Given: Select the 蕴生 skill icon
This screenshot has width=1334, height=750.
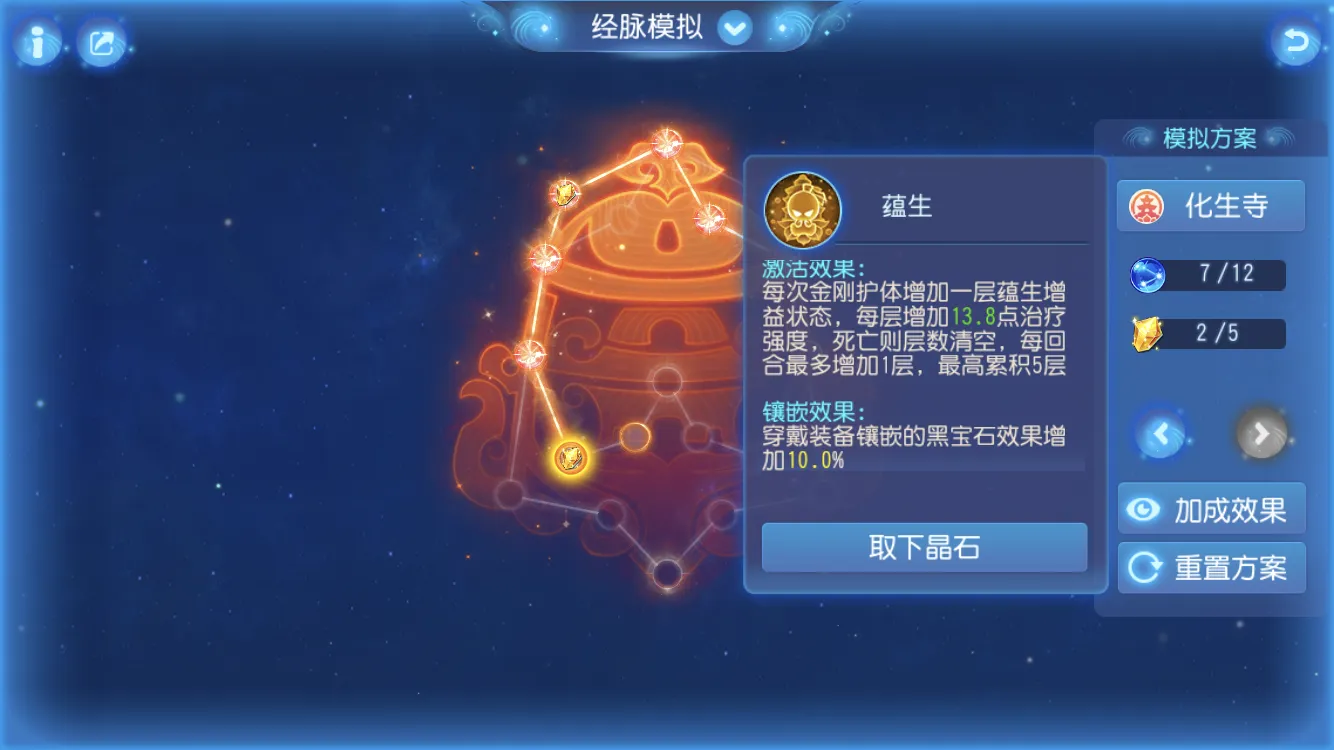Looking at the screenshot, I should click(x=803, y=211).
